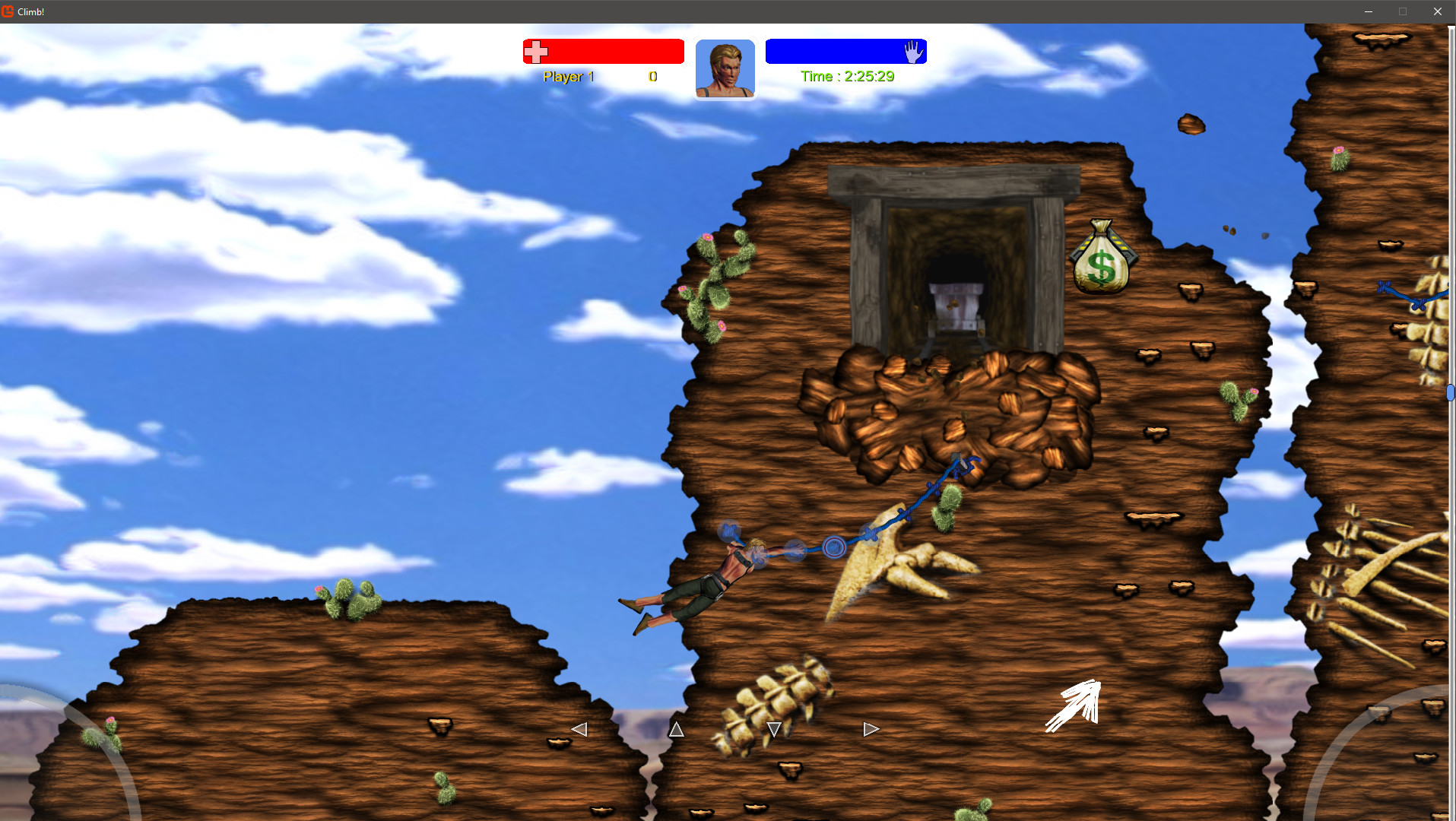Click the Time 2:25:29 display
The image size is (1456, 821).
coord(847,76)
